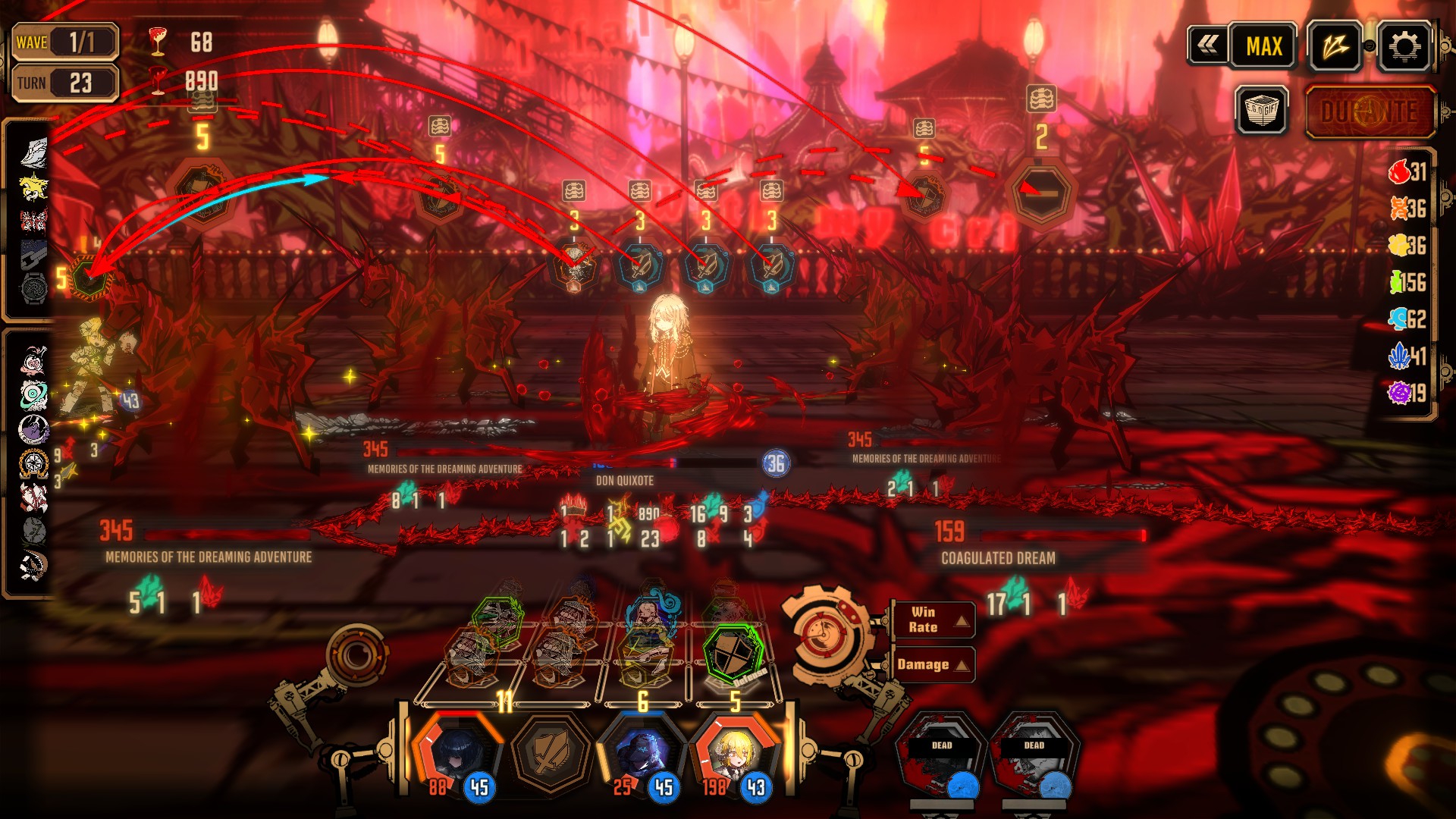Toggle the triple-arrow targeting lines button
Viewport: 1456px width, 819px height.
[1335, 47]
